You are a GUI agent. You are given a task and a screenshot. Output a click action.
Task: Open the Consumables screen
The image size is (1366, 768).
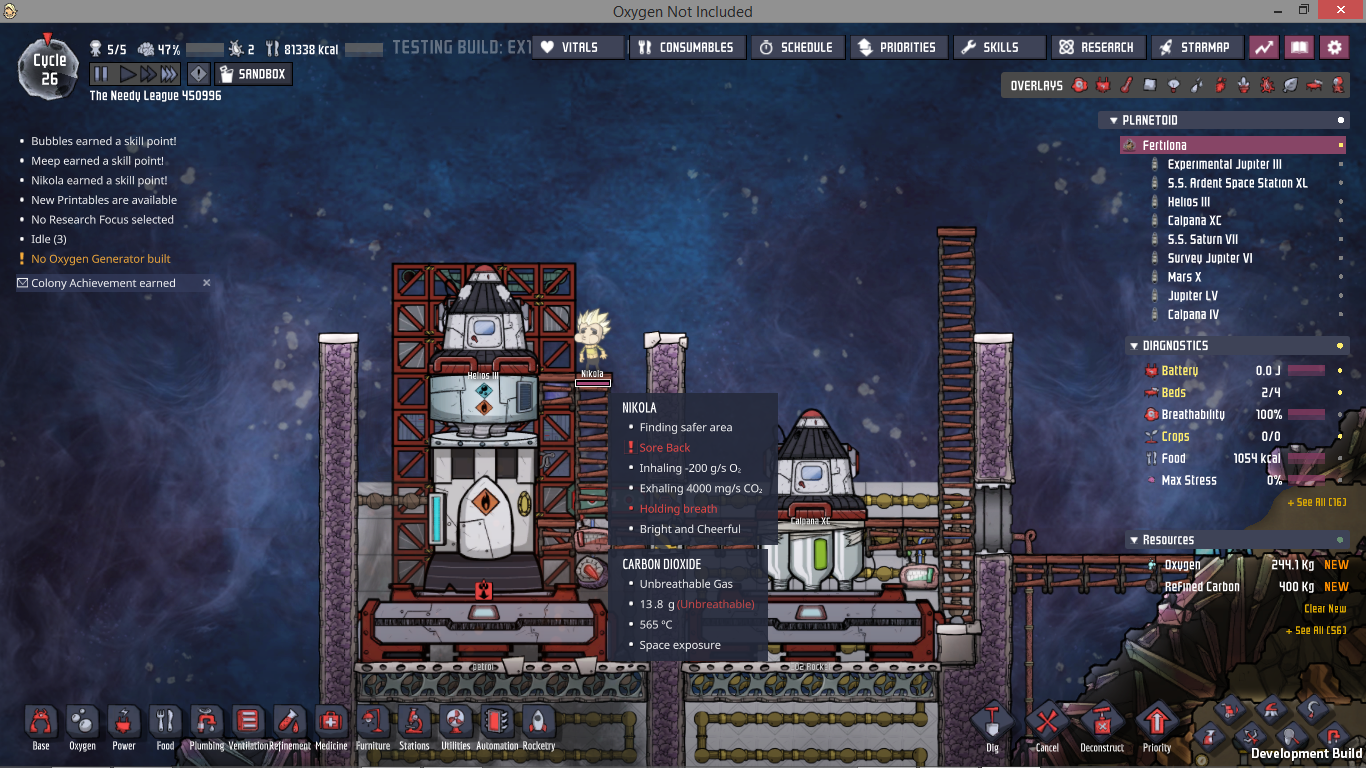[x=686, y=47]
